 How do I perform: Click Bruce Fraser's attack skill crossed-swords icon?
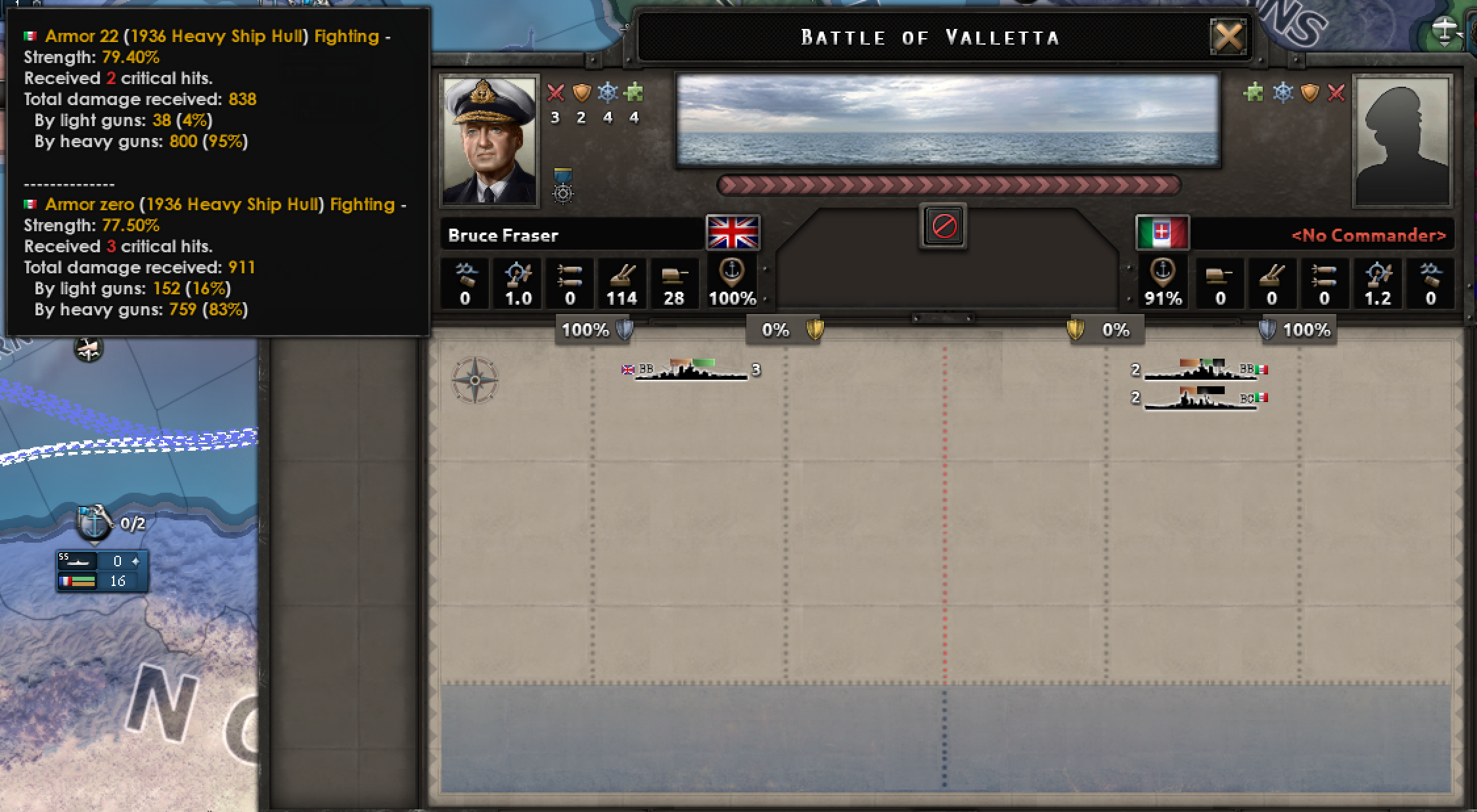tap(556, 93)
